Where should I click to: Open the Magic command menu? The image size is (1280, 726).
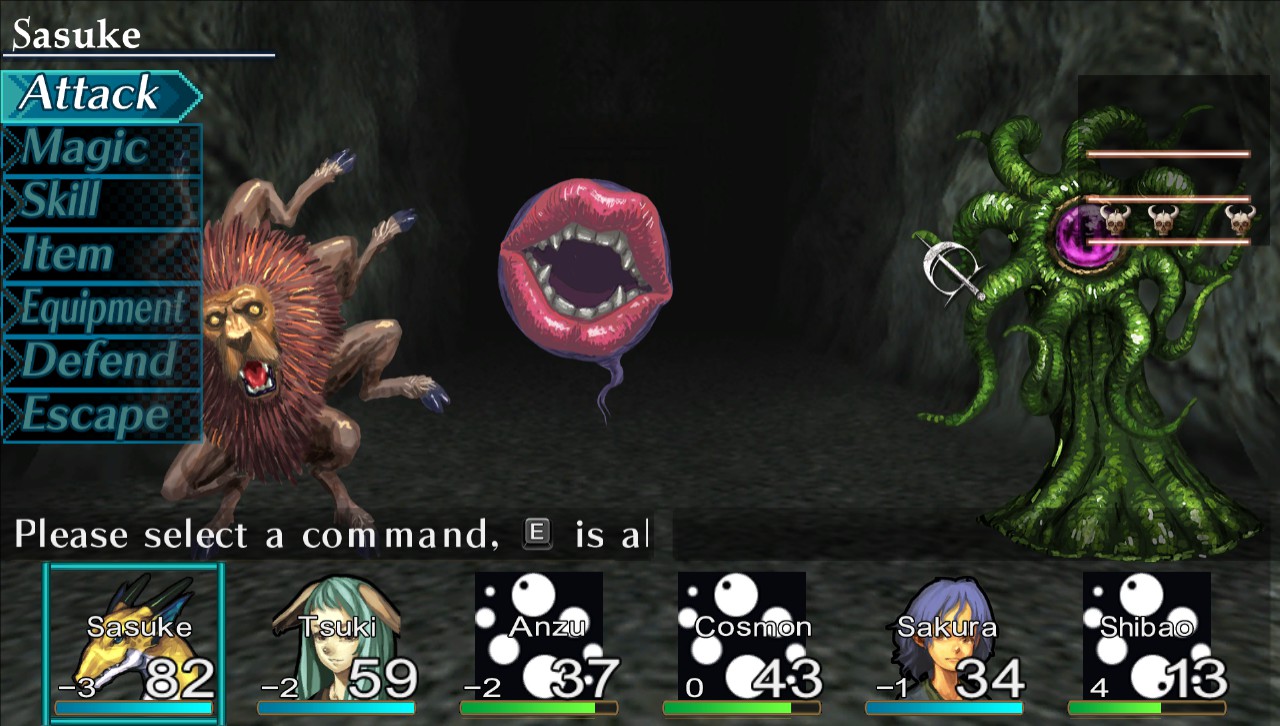click(x=85, y=147)
